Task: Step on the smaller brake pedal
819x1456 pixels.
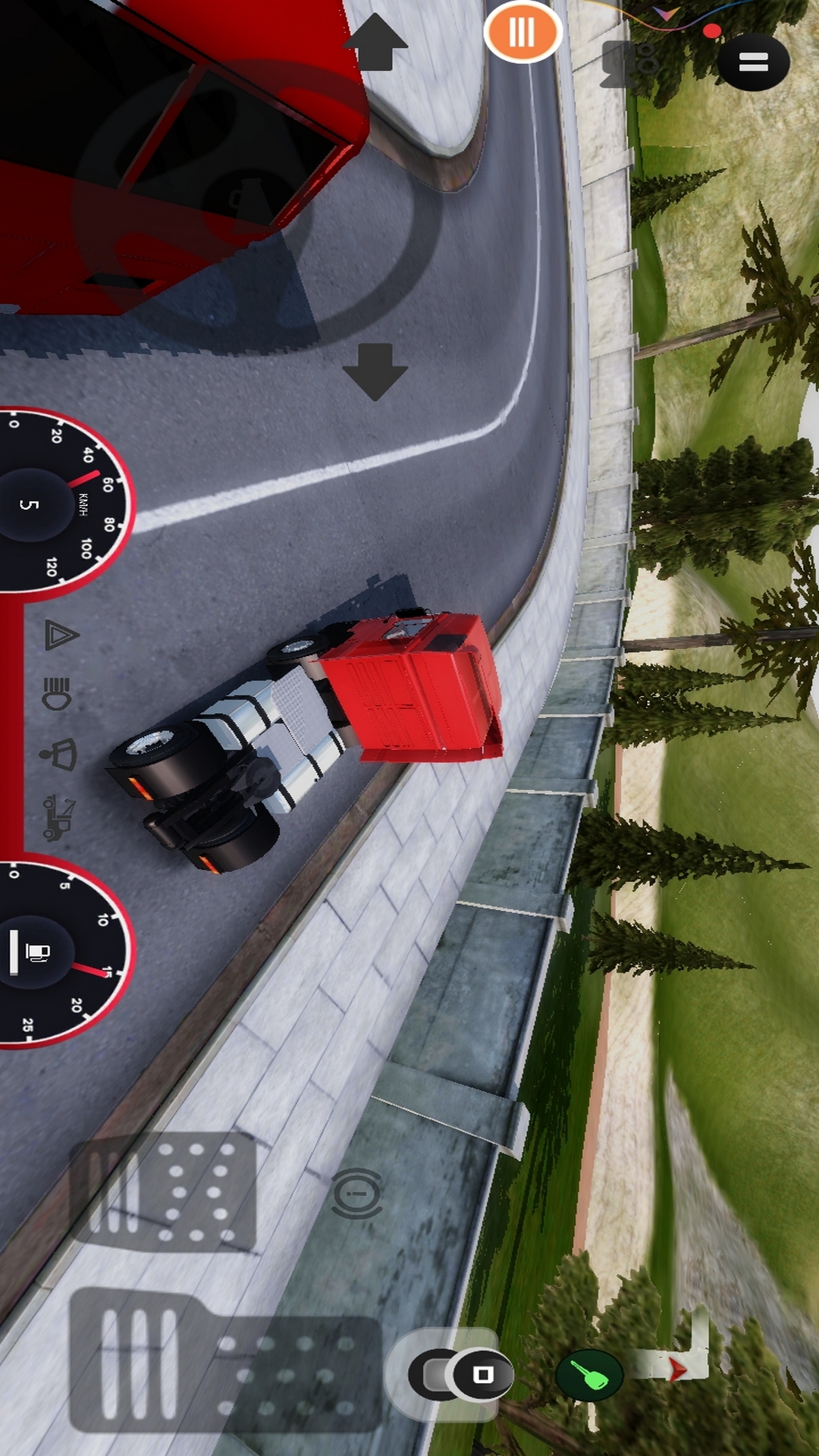Action: click(x=165, y=1192)
